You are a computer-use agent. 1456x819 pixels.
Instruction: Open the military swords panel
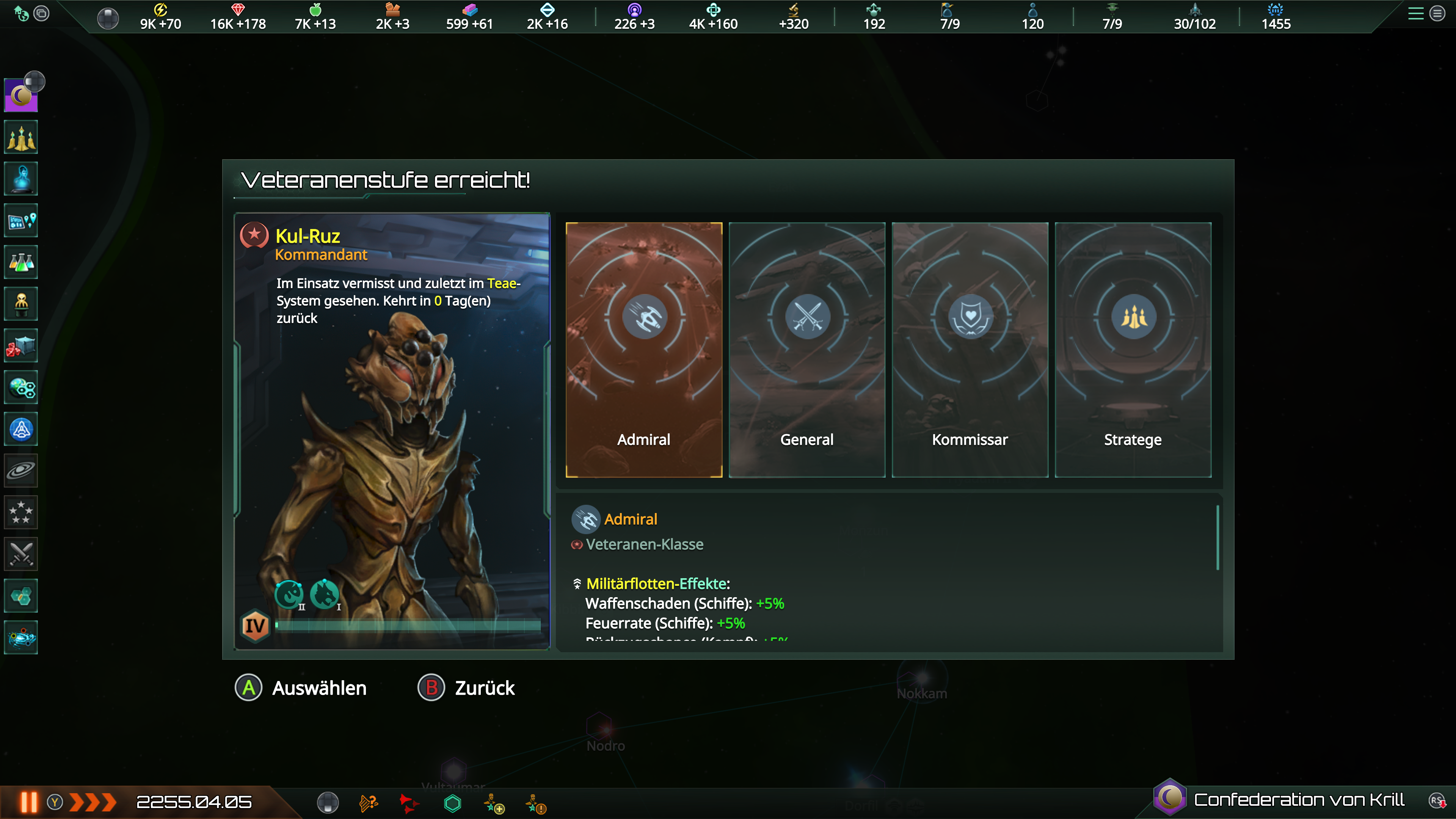tap(21, 554)
